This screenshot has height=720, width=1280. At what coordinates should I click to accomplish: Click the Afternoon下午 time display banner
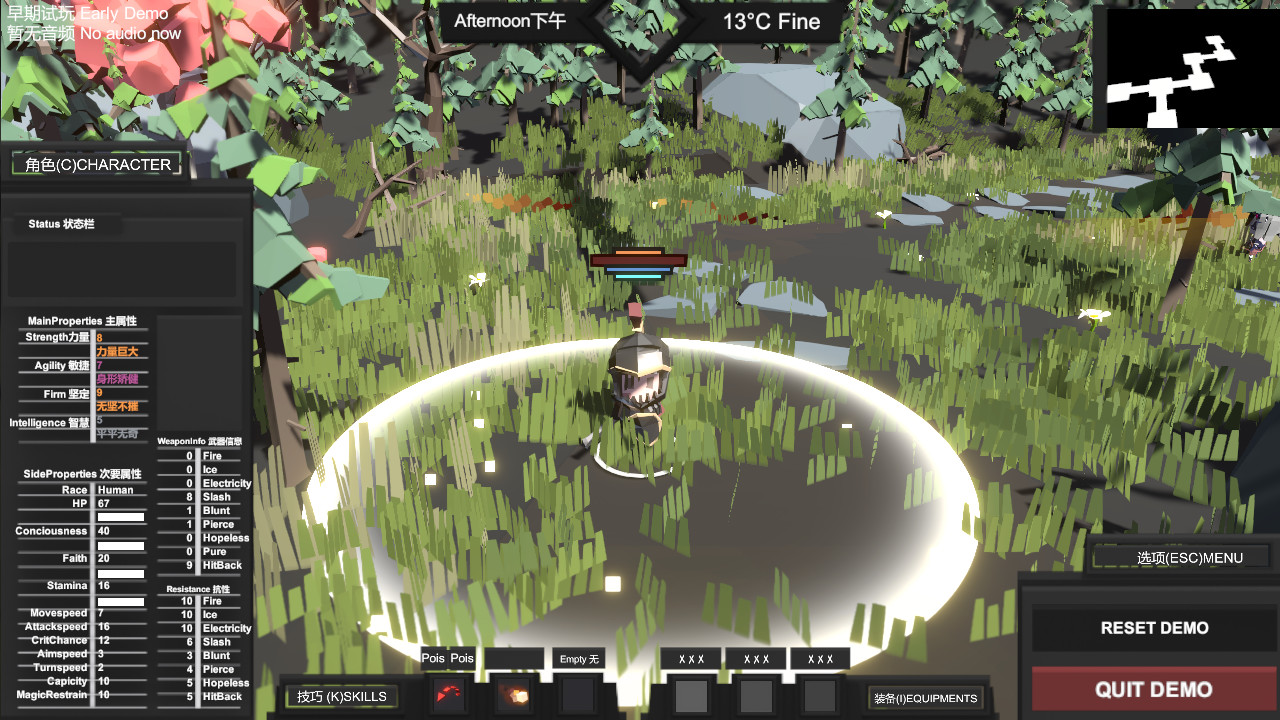[x=511, y=20]
